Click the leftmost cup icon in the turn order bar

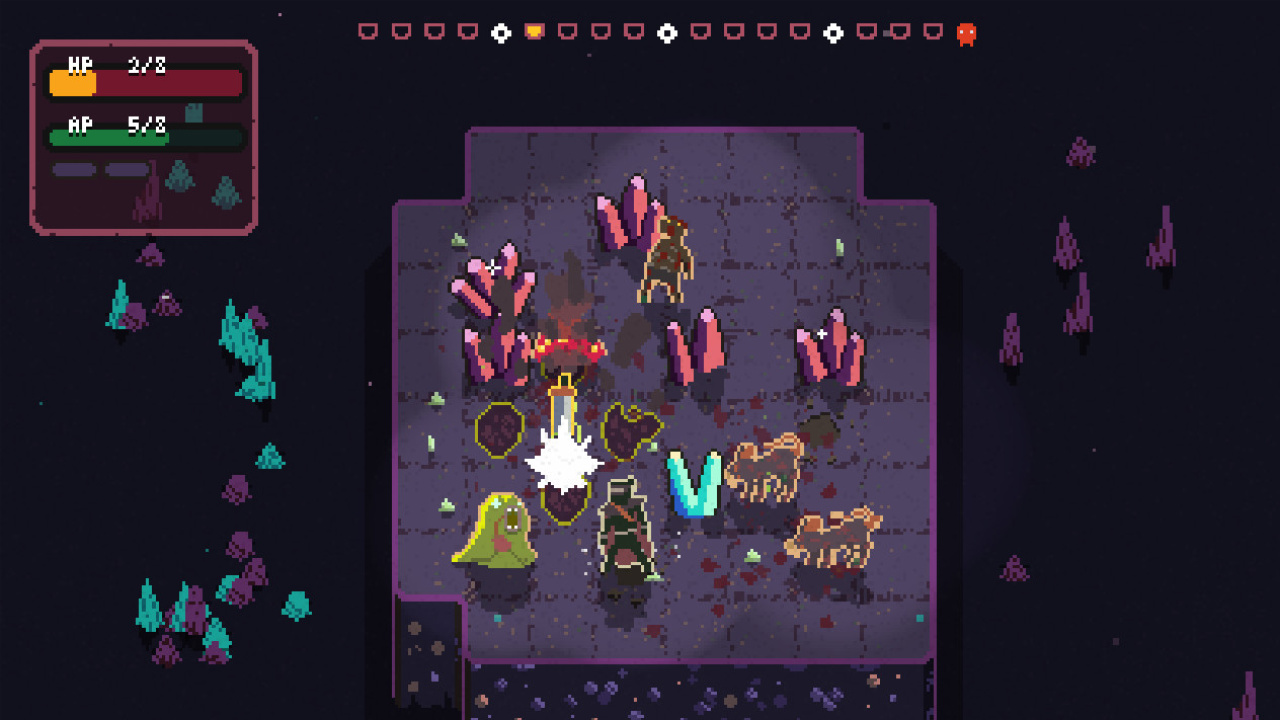pyautogui.click(x=369, y=31)
